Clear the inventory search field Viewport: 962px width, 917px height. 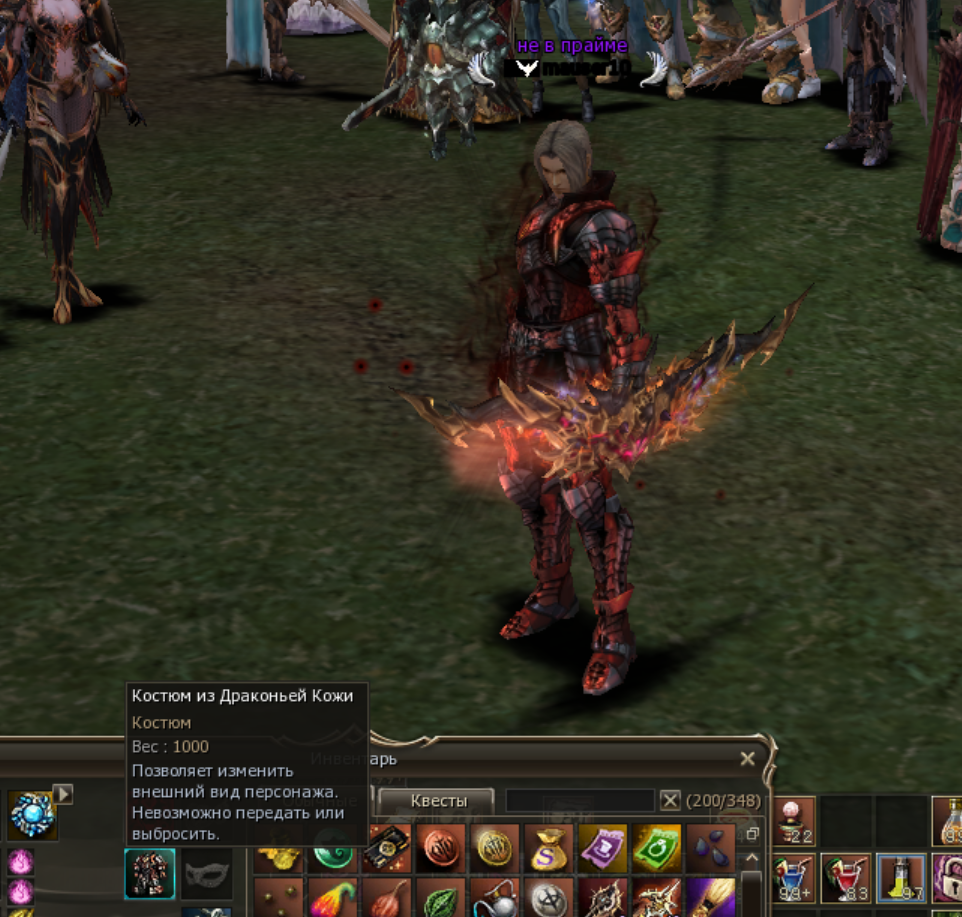pos(670,800)
